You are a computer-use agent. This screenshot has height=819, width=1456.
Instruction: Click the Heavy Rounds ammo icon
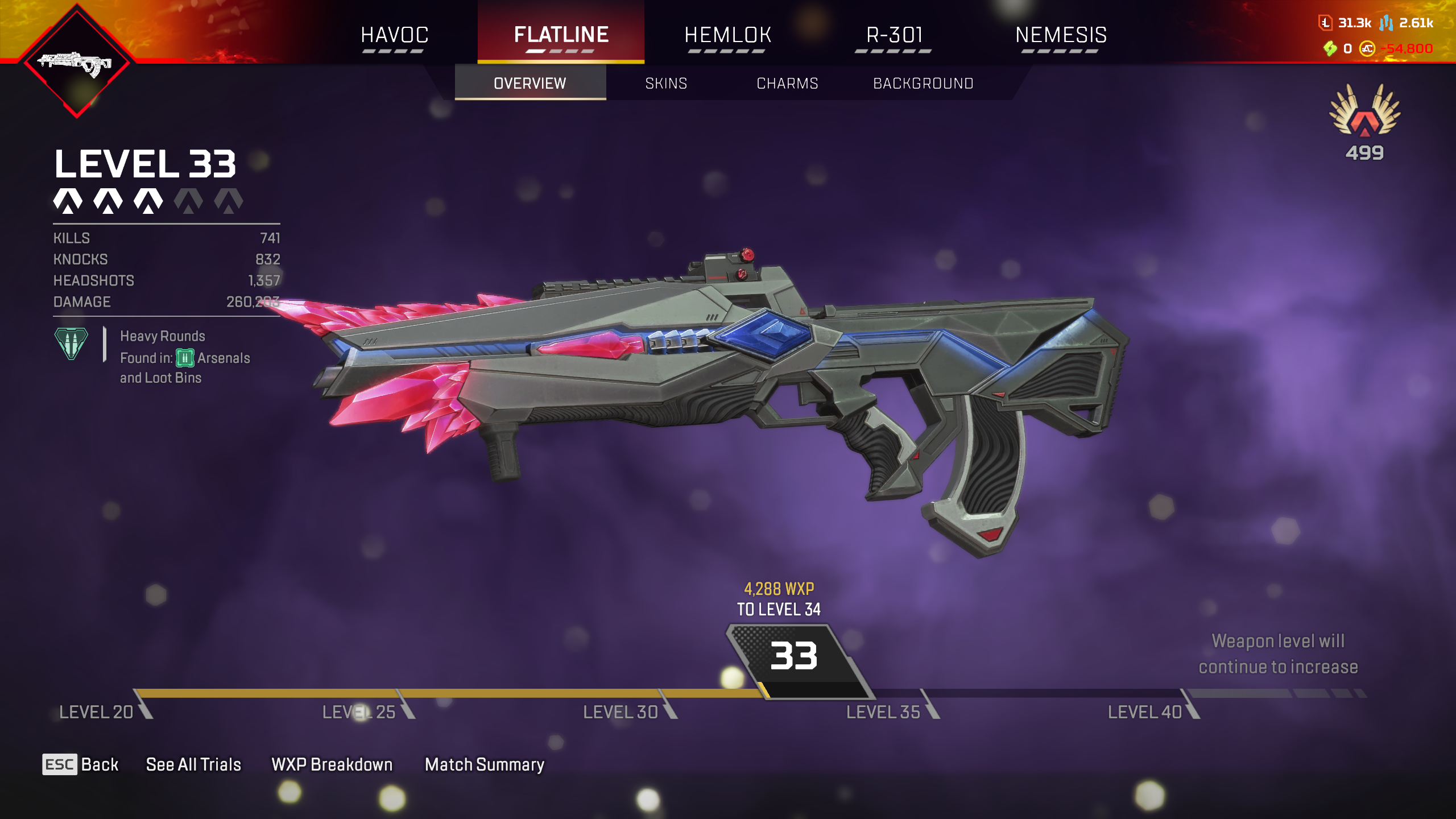pyautogui.click(x=71, y=344)
